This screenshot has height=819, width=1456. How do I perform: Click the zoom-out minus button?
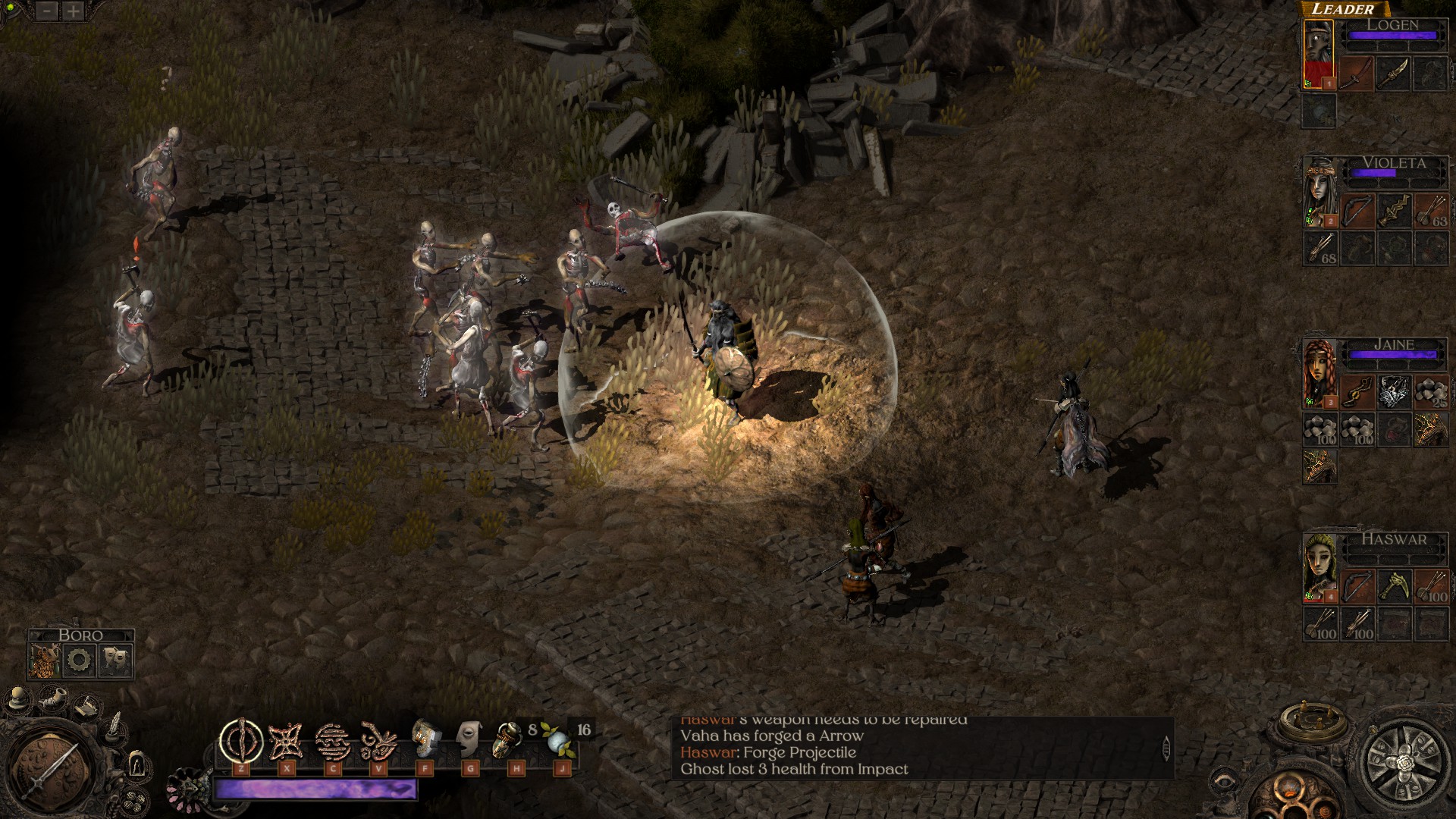[x=48, y=11]
